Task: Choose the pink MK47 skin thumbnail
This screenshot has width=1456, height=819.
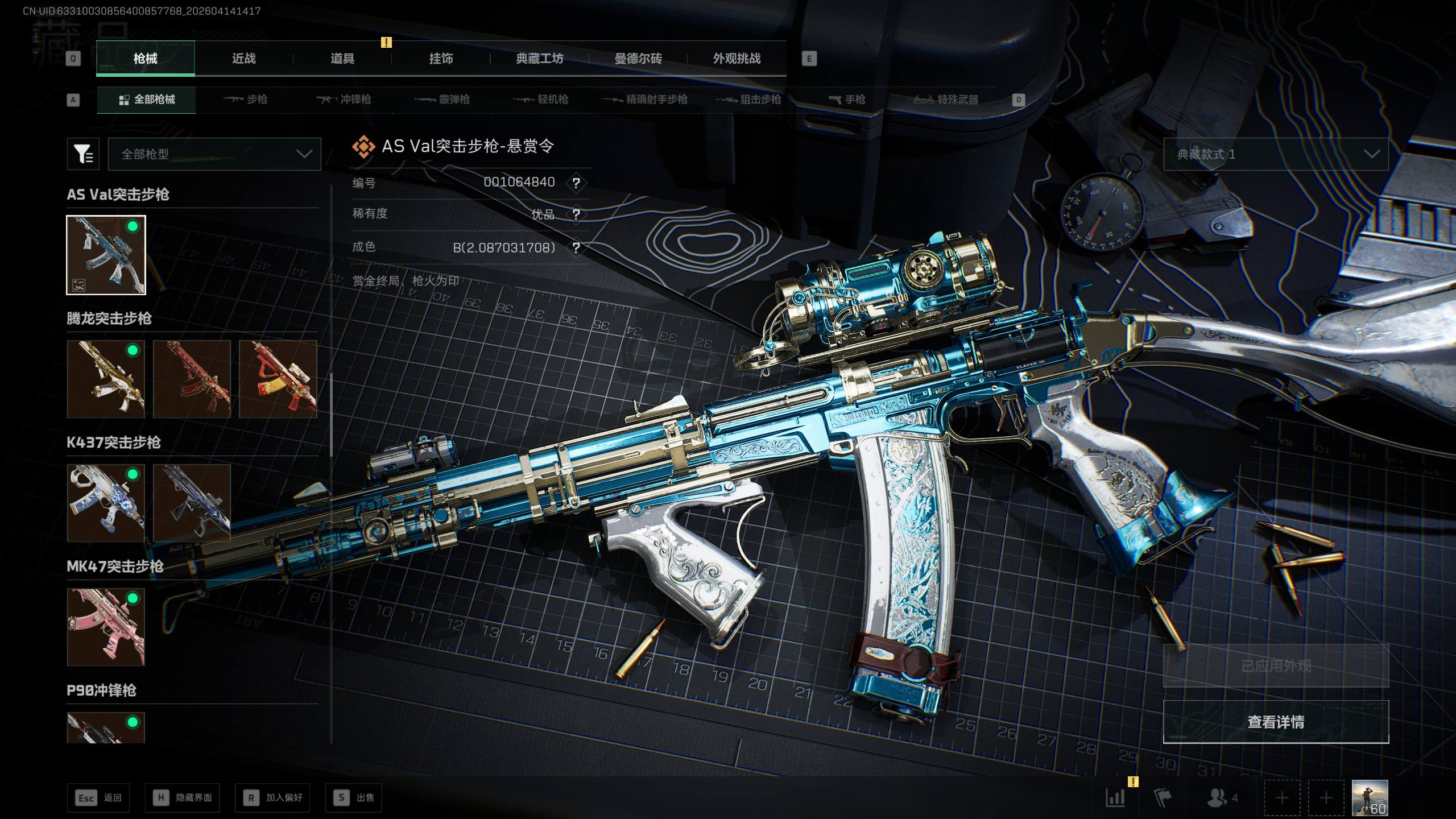Action: 106,627
